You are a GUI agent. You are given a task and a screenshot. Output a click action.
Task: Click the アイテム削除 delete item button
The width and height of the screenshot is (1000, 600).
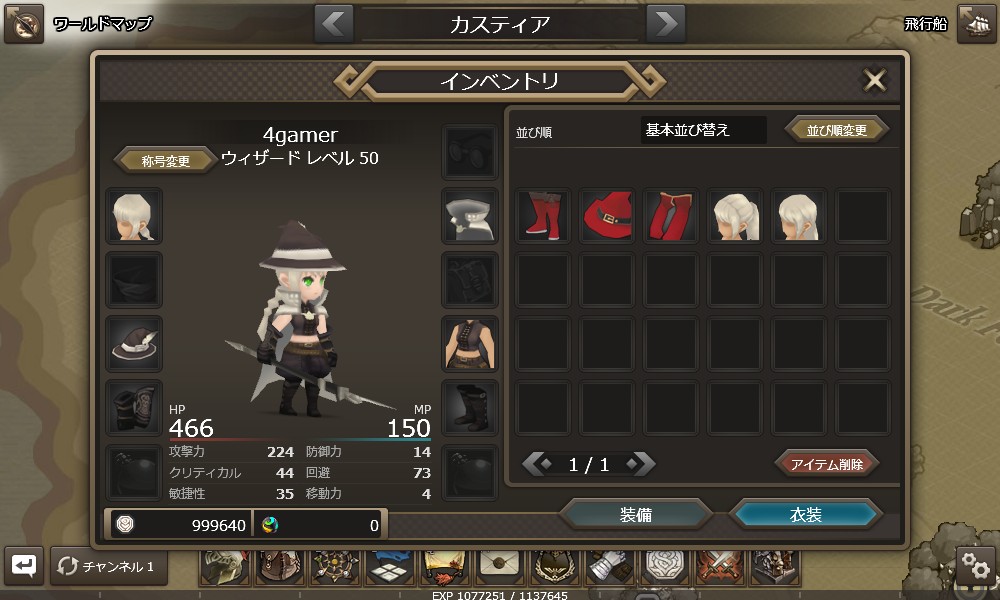827,464
